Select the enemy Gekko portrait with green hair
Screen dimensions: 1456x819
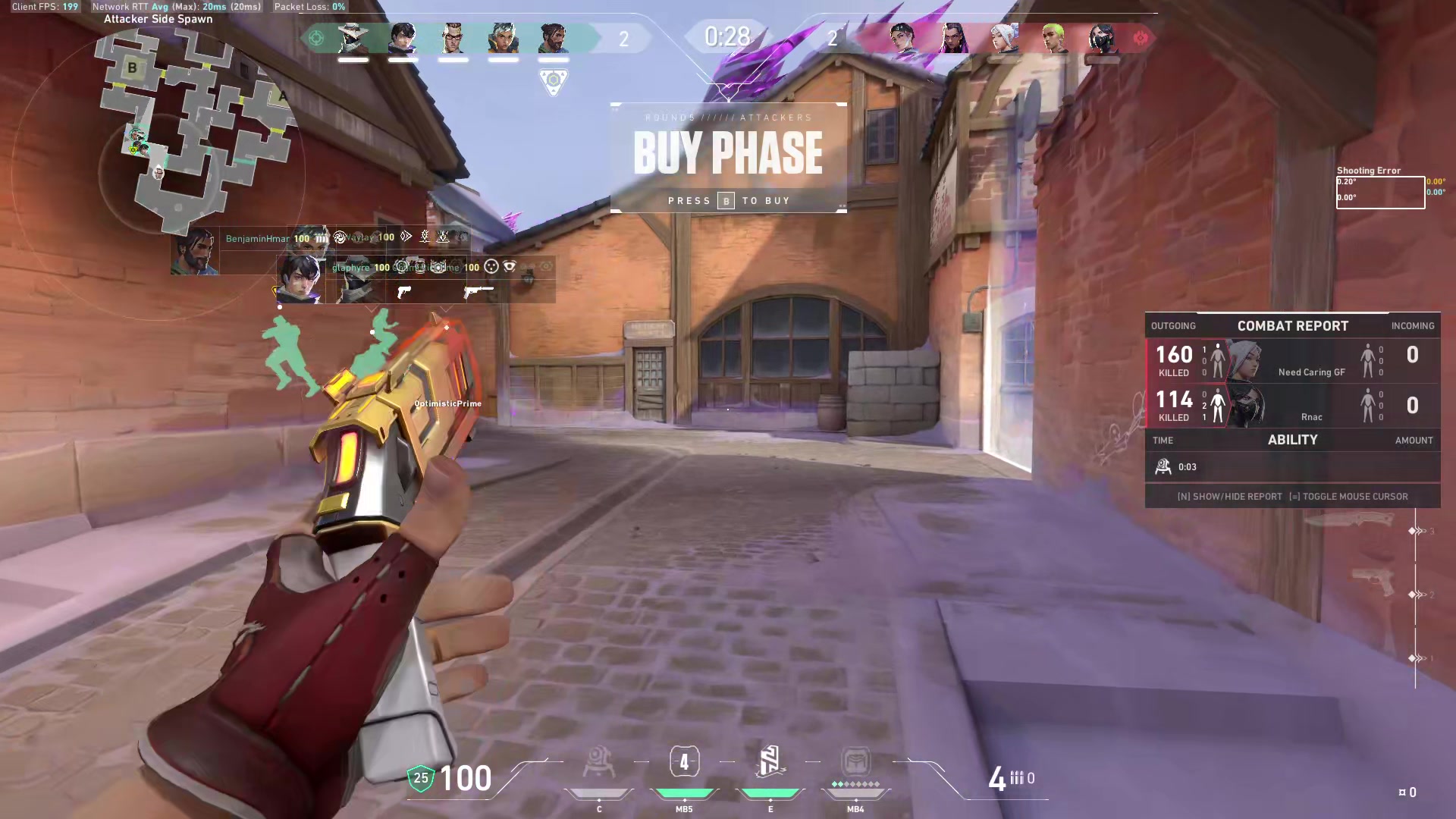tap(1053, 38)
